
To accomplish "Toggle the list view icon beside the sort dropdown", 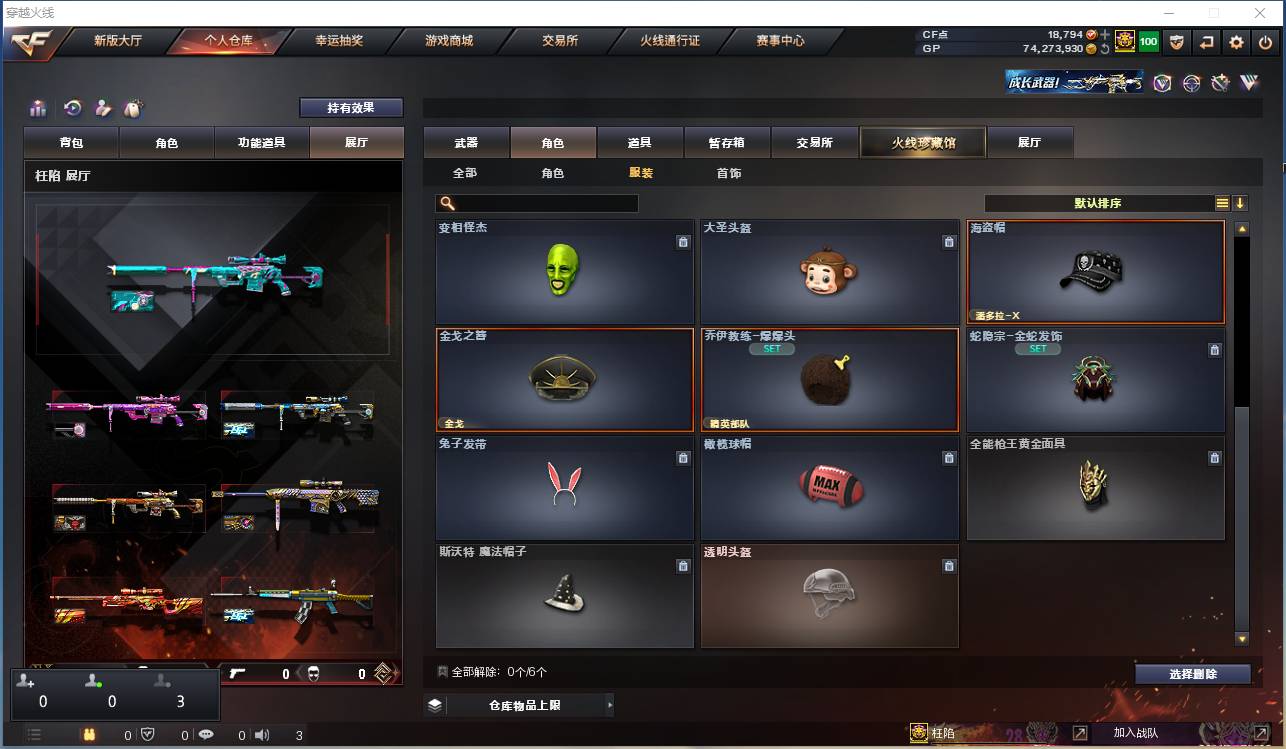I will tap(1221, 202).
